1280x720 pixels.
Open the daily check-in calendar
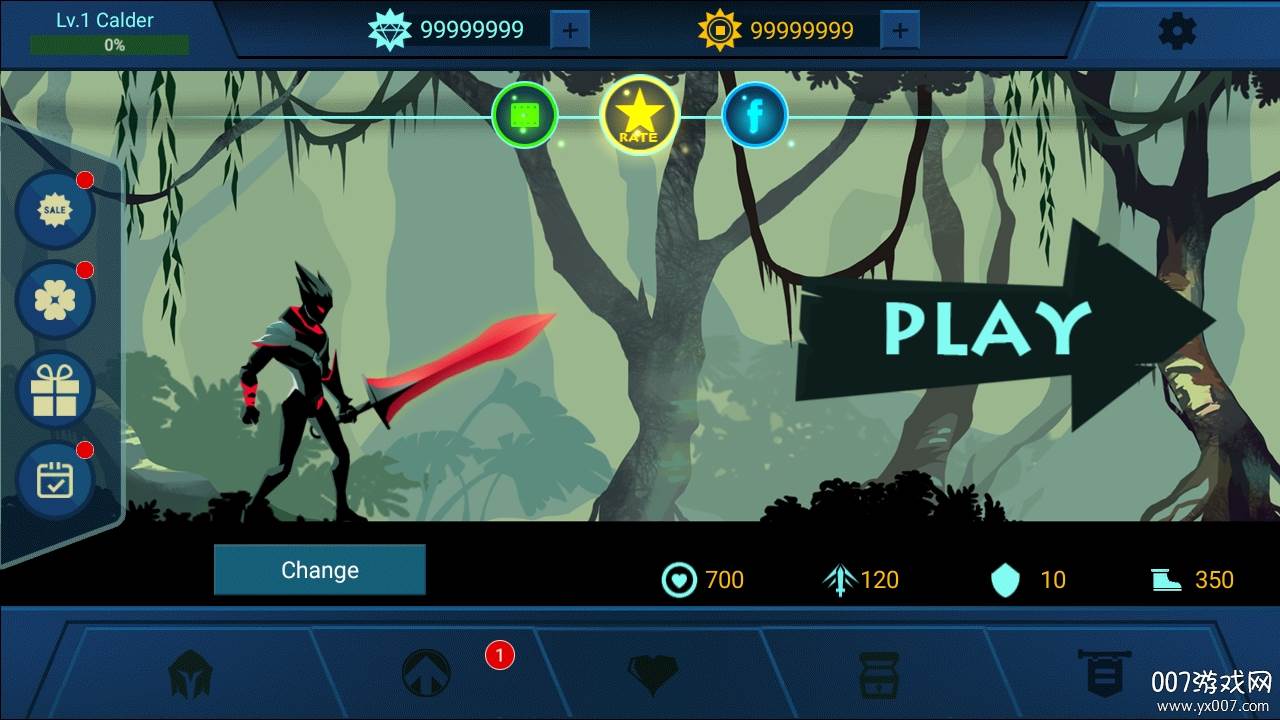(55, 480)
